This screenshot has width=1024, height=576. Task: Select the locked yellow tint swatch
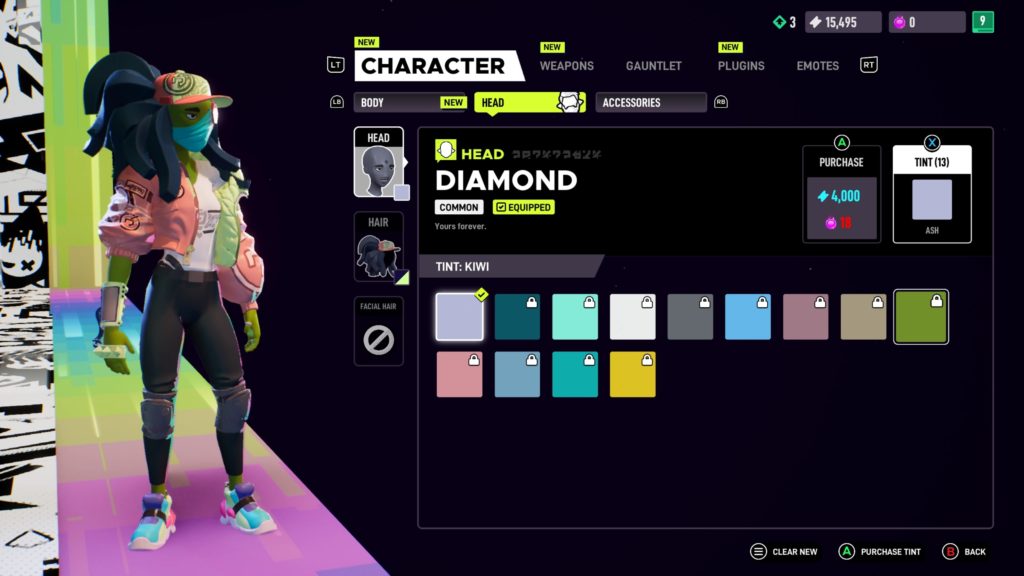pyautogui.click(x=633, y=374)
